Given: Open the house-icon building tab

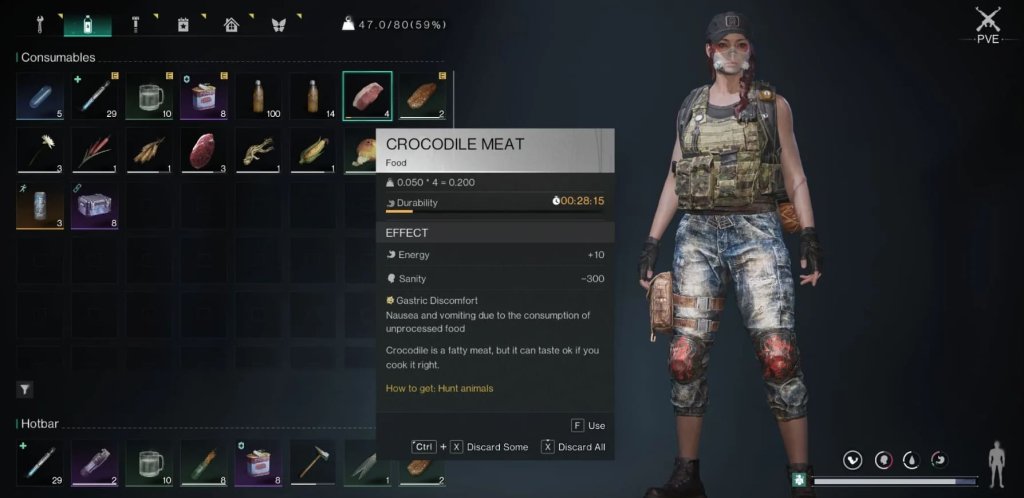Looking at the screenshot, I should (x=231, y=22).
